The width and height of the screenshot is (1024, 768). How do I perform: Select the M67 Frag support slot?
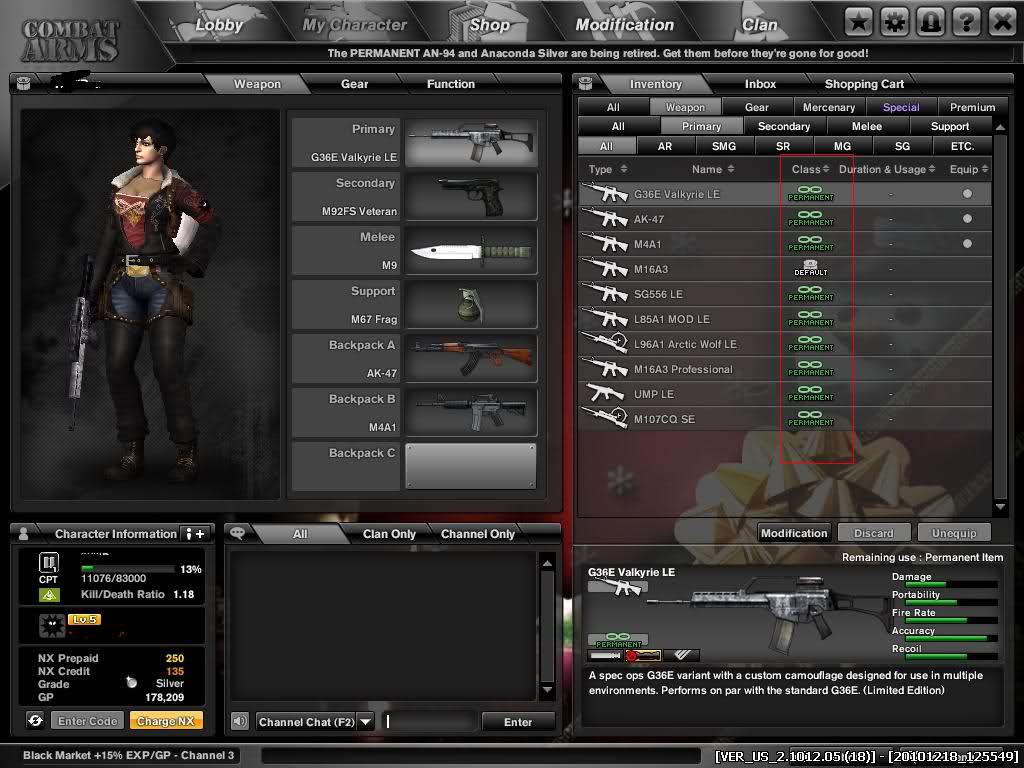click(x=414, y=305)
